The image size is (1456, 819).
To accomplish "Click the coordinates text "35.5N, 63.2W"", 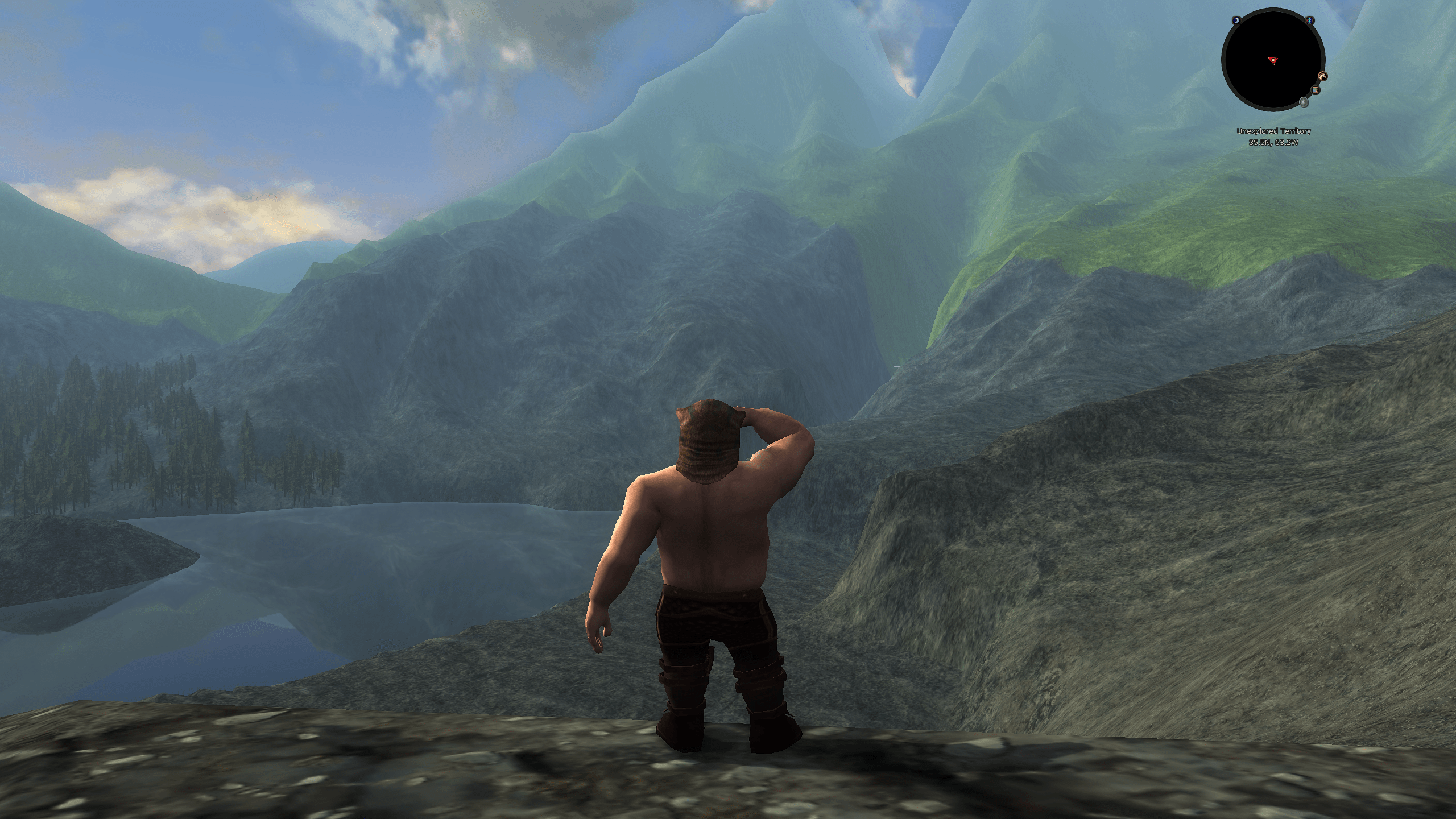I will 1274,143.
